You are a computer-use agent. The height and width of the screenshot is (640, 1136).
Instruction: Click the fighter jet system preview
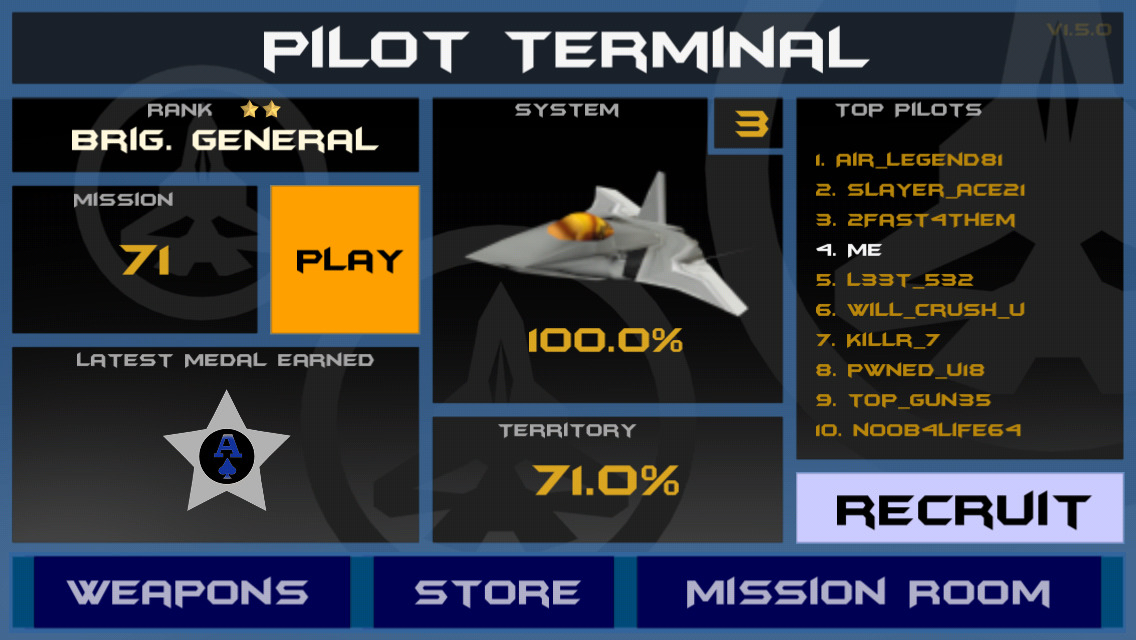(607, 250)
